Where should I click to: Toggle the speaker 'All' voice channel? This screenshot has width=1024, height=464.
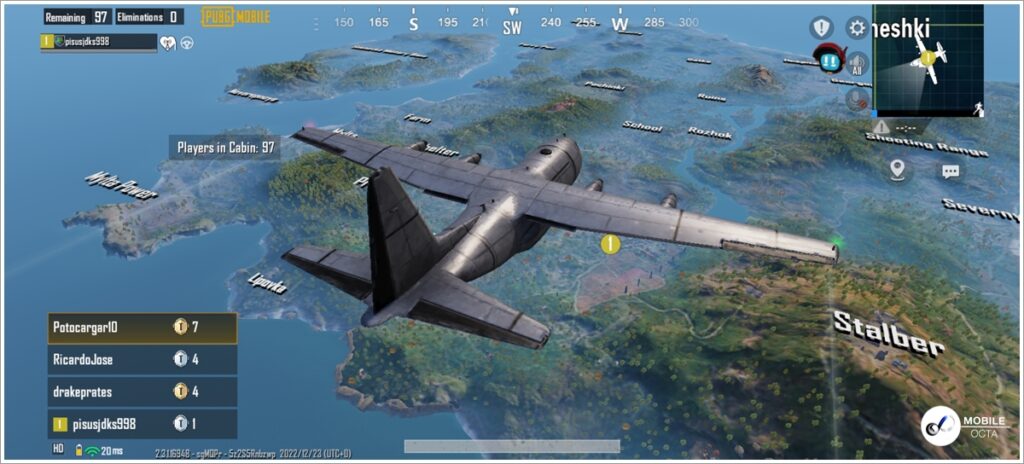click(x=857, y=64)
